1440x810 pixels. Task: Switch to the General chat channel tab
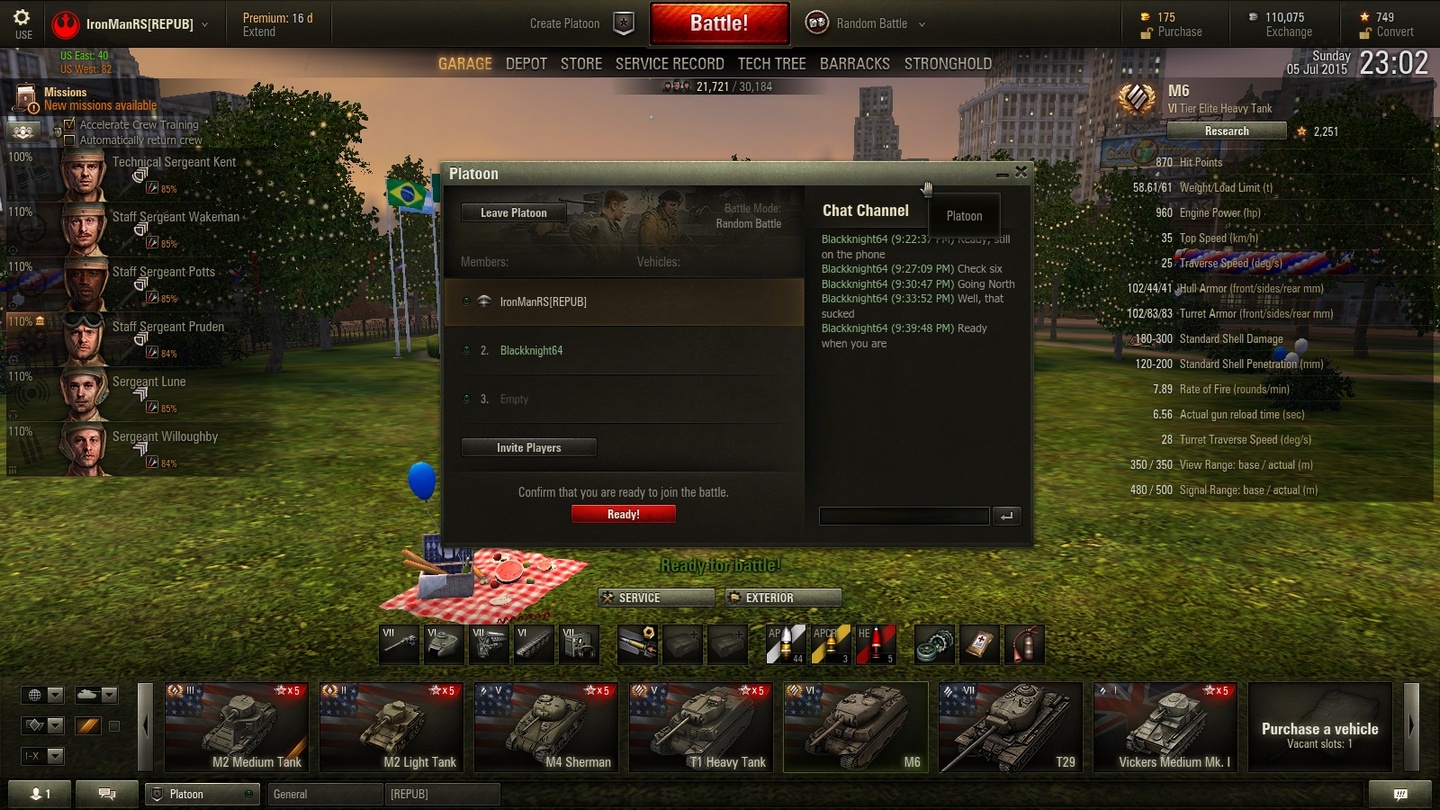coord(325,794)
